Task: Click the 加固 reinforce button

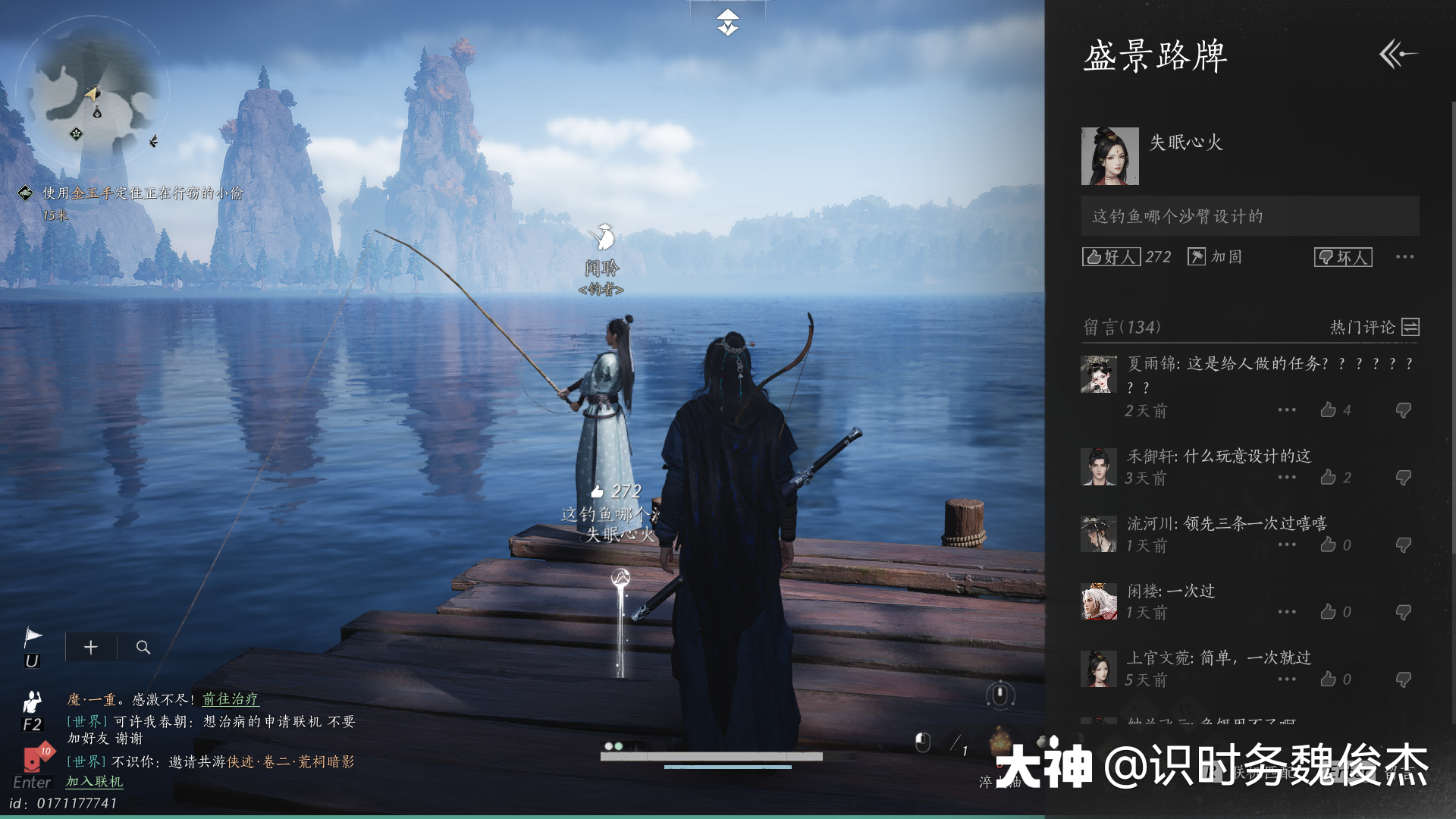Action: 1215,257
